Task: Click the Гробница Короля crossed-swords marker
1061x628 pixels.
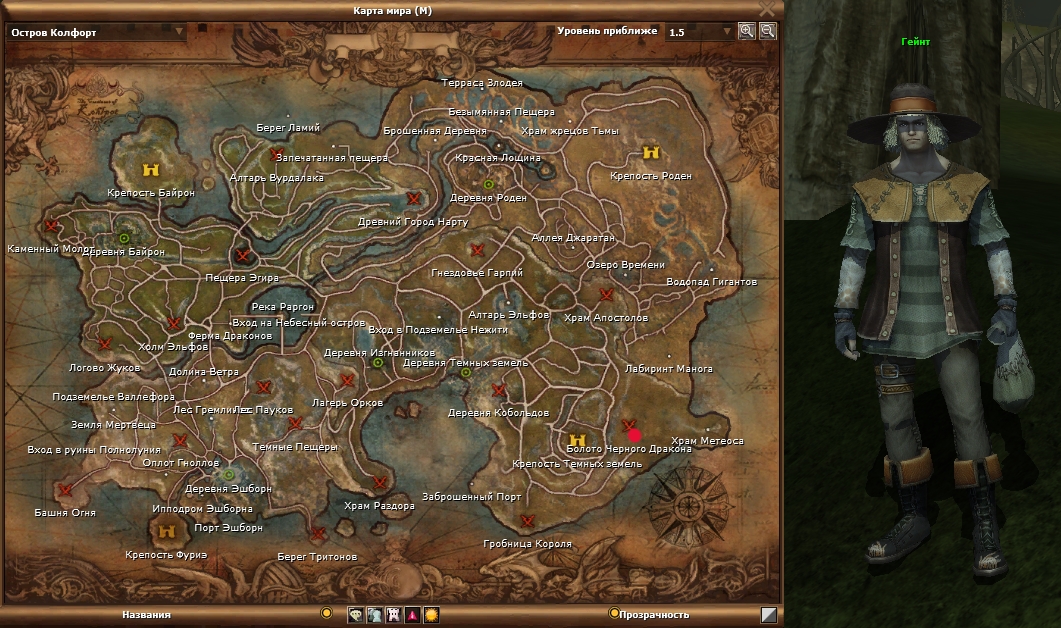Action: click(x=527, y=521)
